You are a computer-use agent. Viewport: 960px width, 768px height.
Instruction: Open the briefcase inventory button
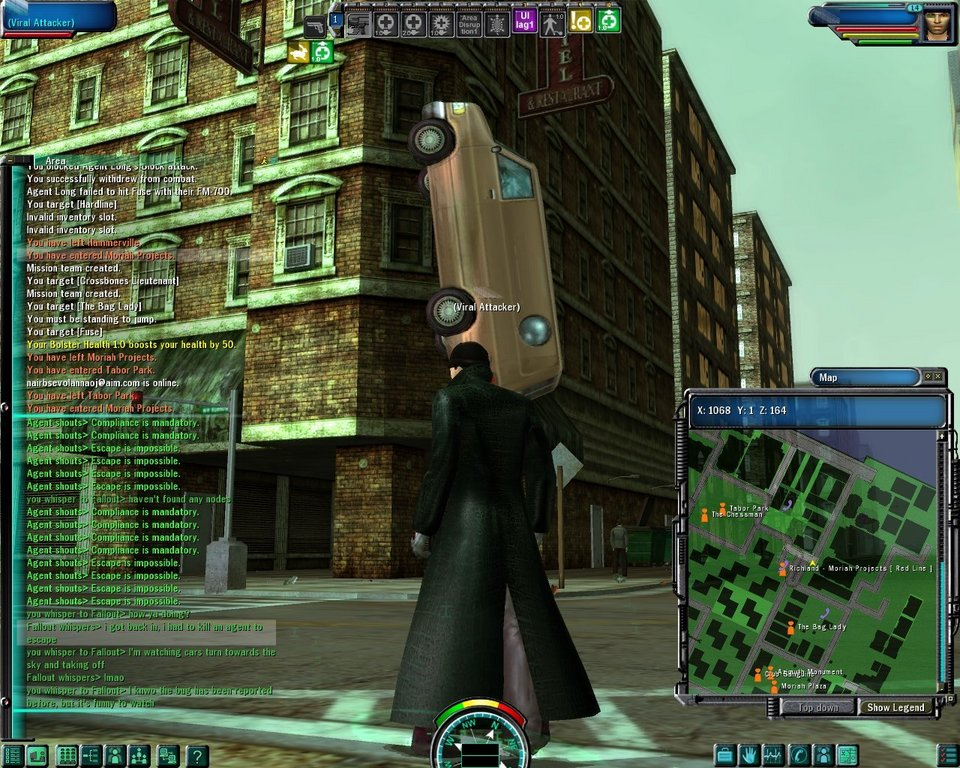coord(724,755)
